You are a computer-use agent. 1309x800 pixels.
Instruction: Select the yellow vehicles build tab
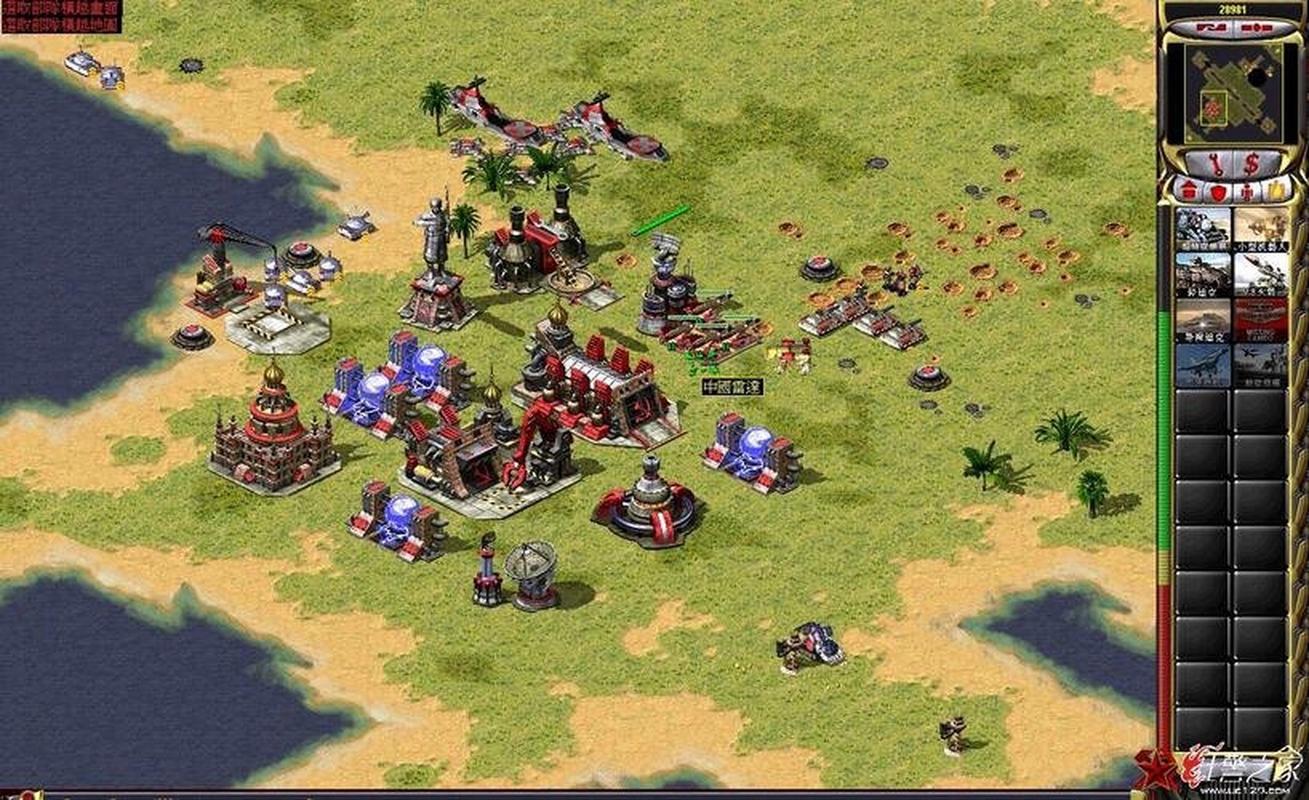pyautogui.click(x=1275, y=190)
